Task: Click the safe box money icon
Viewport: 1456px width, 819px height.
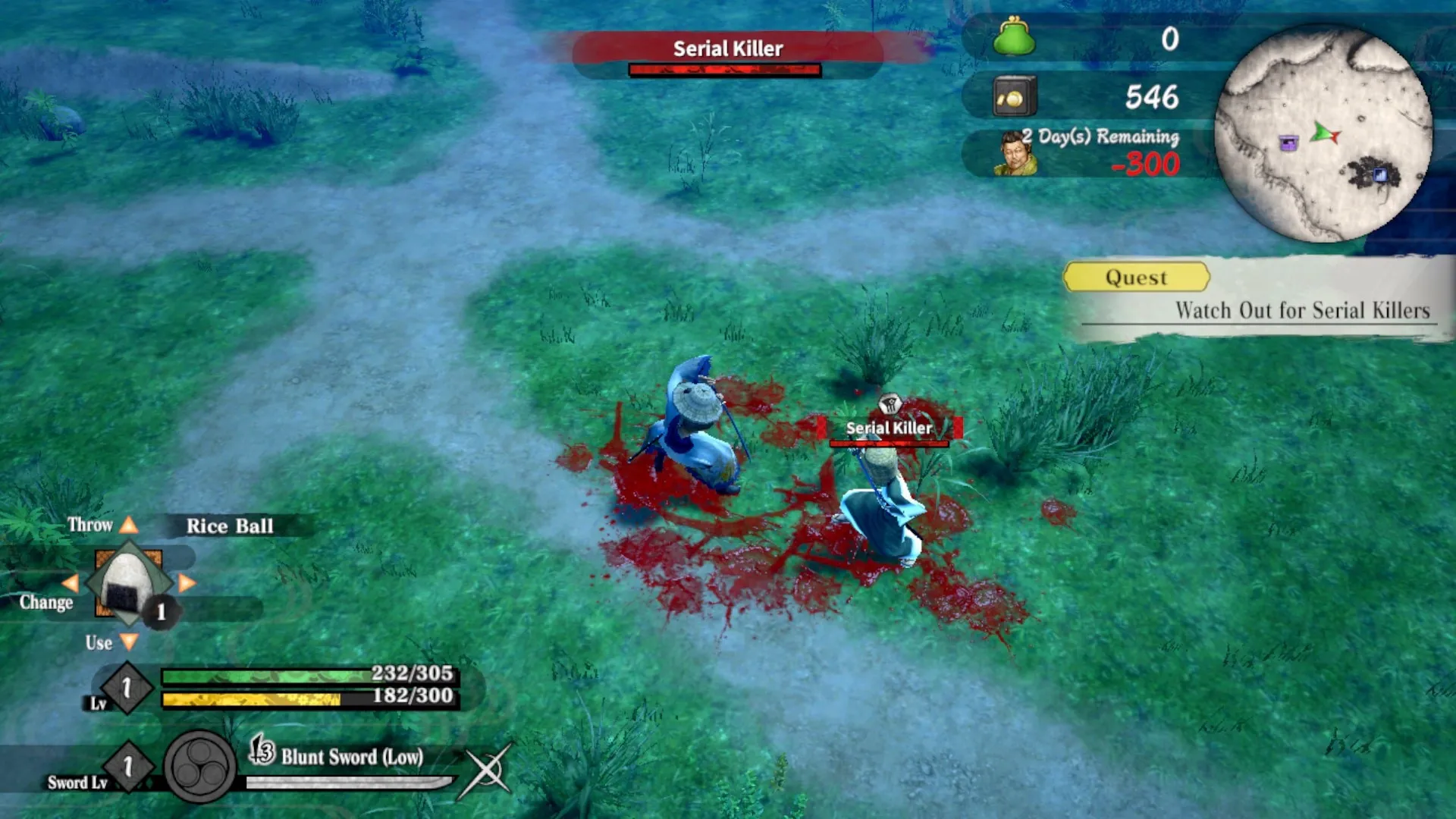Action: click(x=1014, y=97)
